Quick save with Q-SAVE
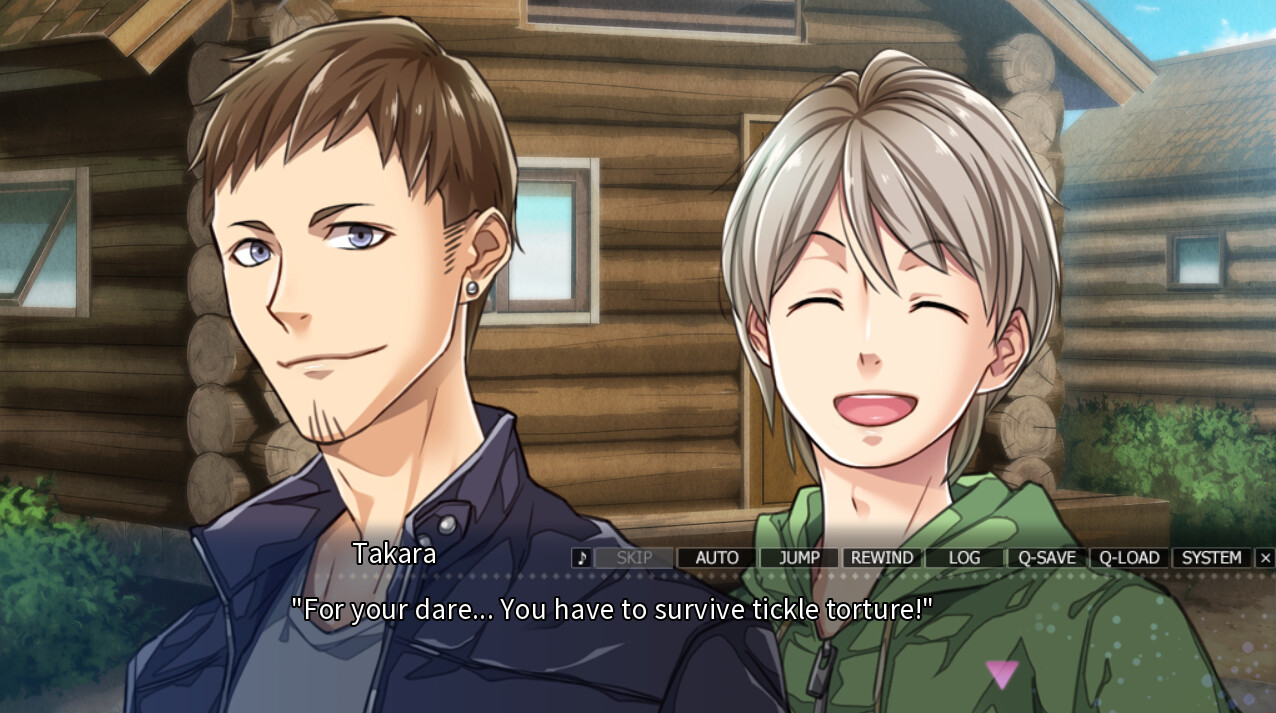Viewport: 1276px width, 713px height. click(1047, 558)
